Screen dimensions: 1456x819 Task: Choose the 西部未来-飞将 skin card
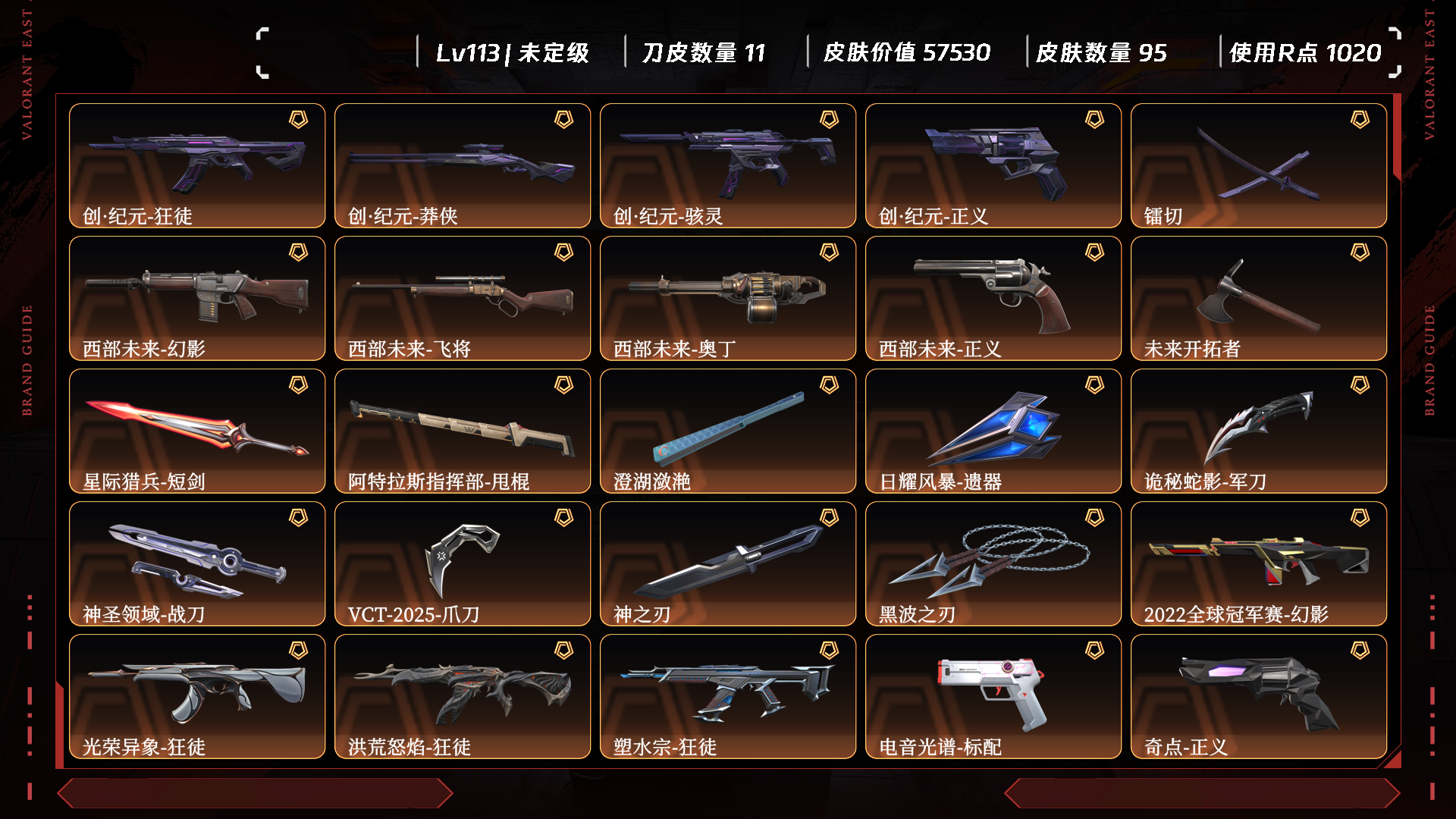(463, 298)
